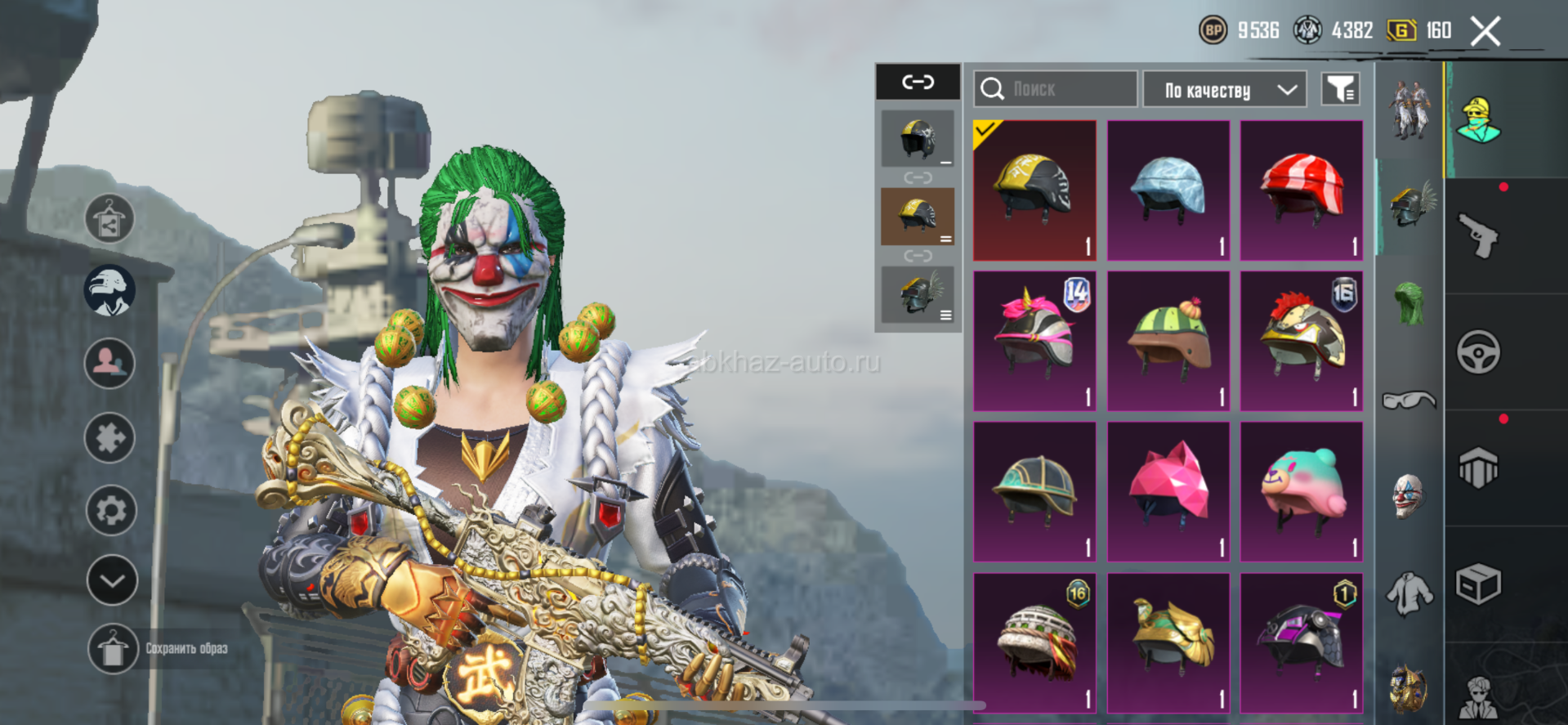Open the filter funnel button
The width and height of the screenshot is (1568, 725).
coord(1341,89)
